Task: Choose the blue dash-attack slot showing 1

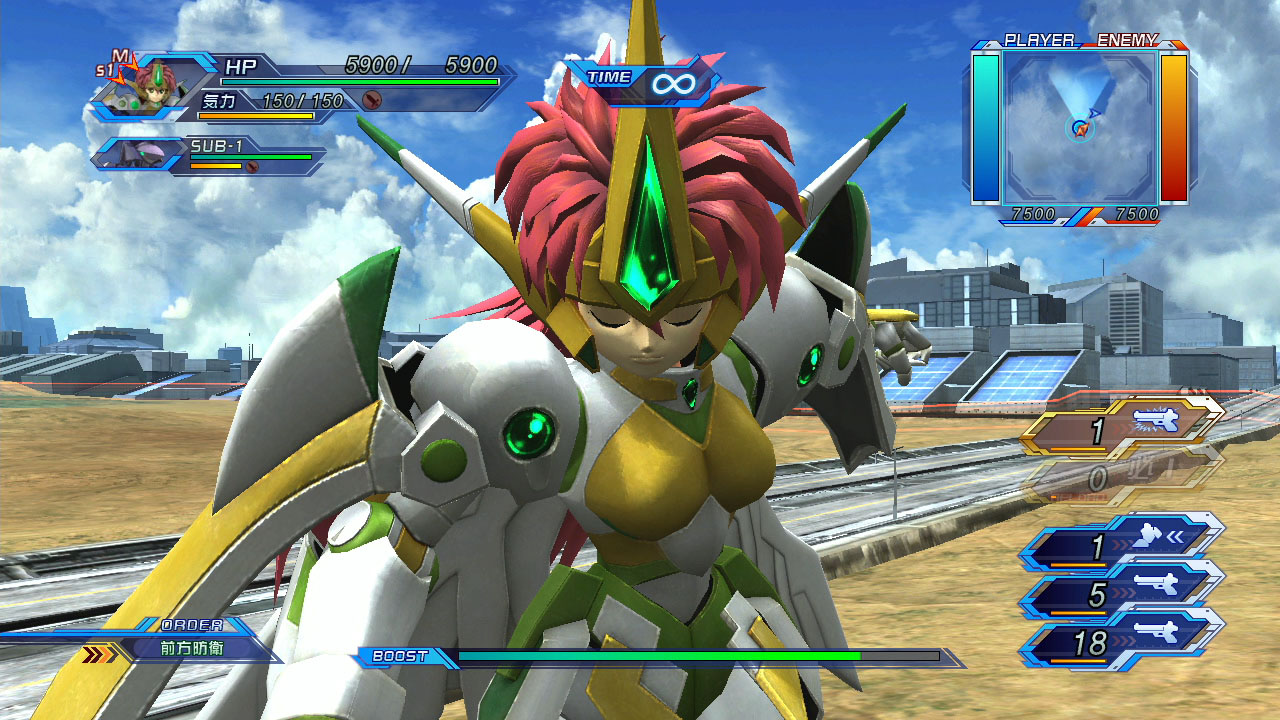Action: [1122, 547]
